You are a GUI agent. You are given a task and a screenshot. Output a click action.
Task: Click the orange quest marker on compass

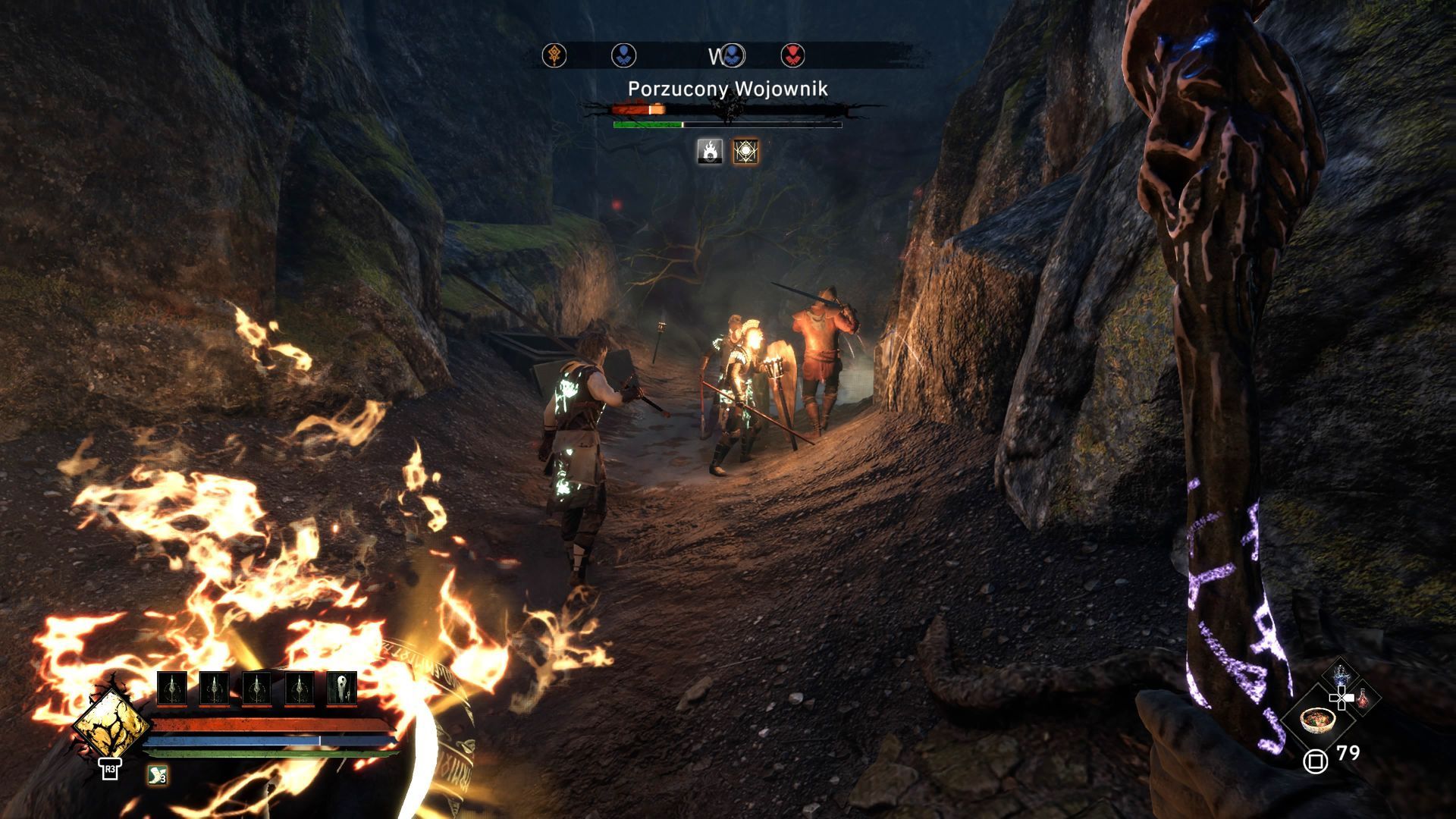tap(554, 55)
